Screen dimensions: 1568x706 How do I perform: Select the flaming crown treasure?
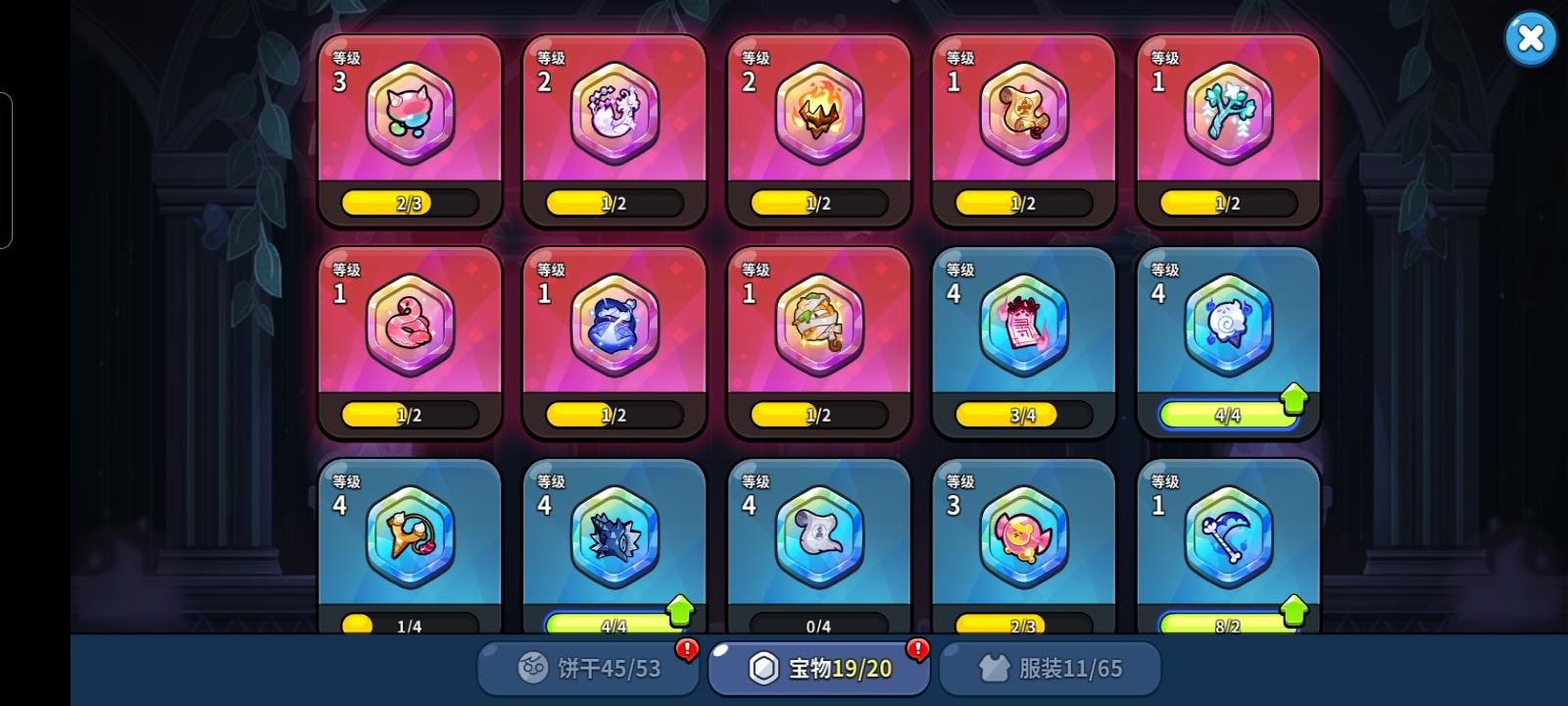(818, 113)
